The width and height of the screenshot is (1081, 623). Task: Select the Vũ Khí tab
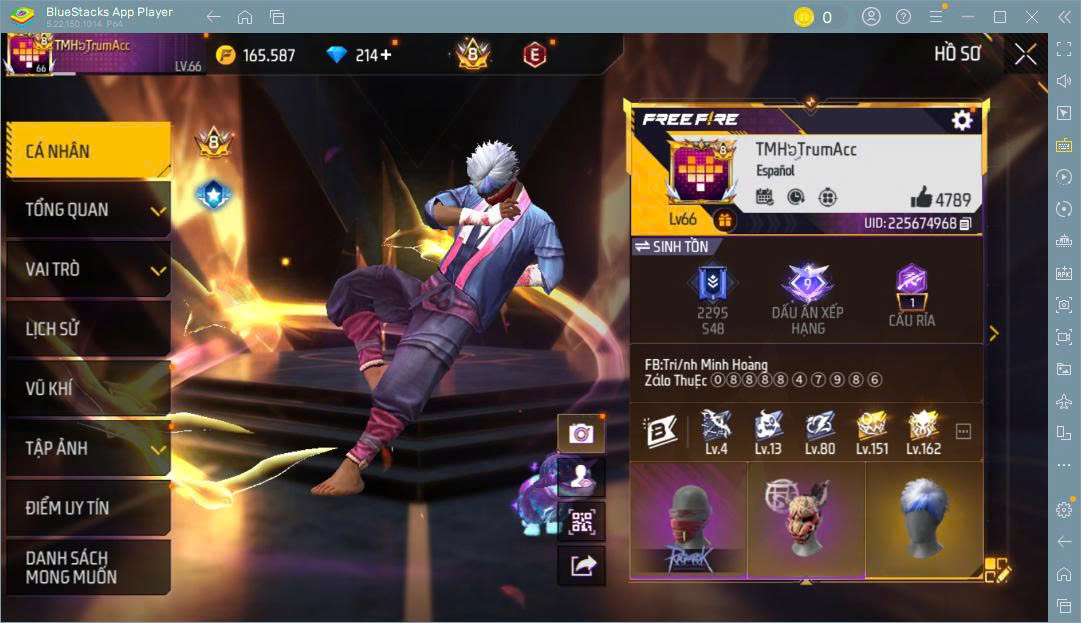click(88, 388)
